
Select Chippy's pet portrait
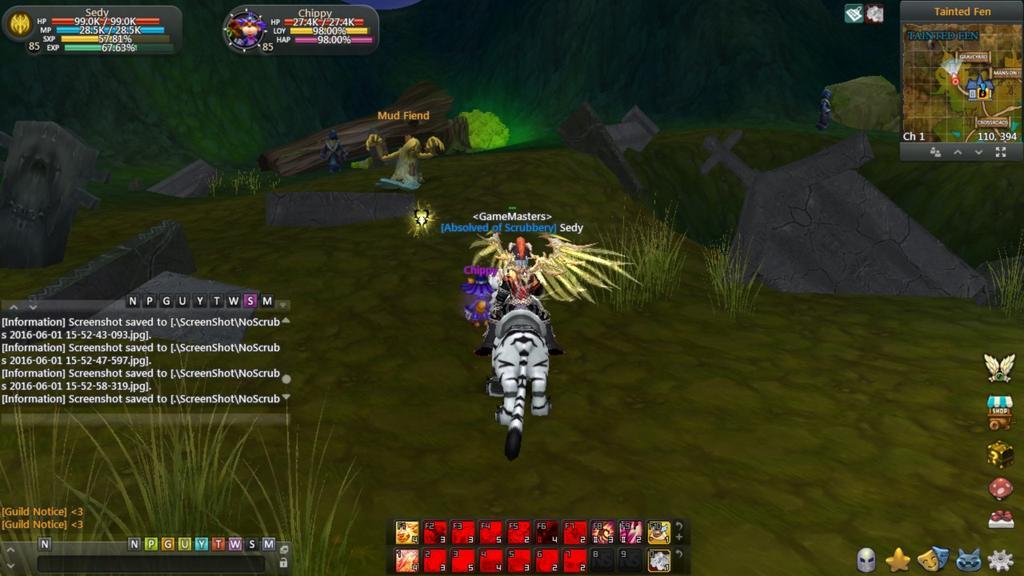243,28
